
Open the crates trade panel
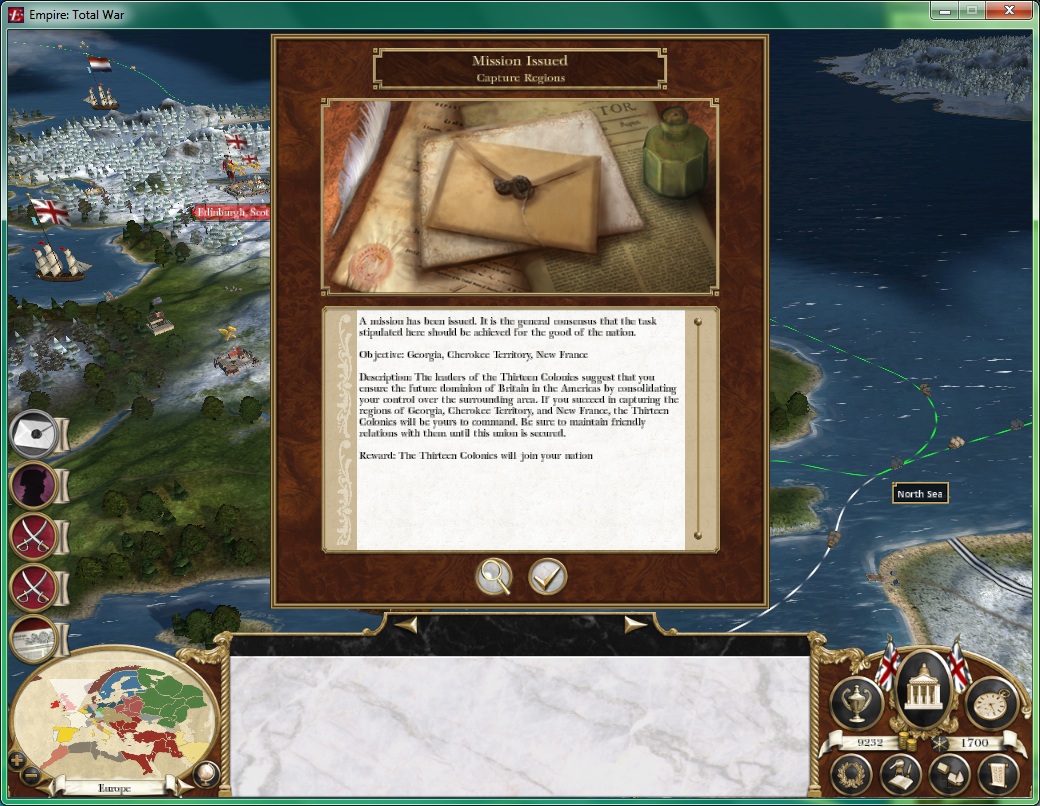tap(949, 774)
